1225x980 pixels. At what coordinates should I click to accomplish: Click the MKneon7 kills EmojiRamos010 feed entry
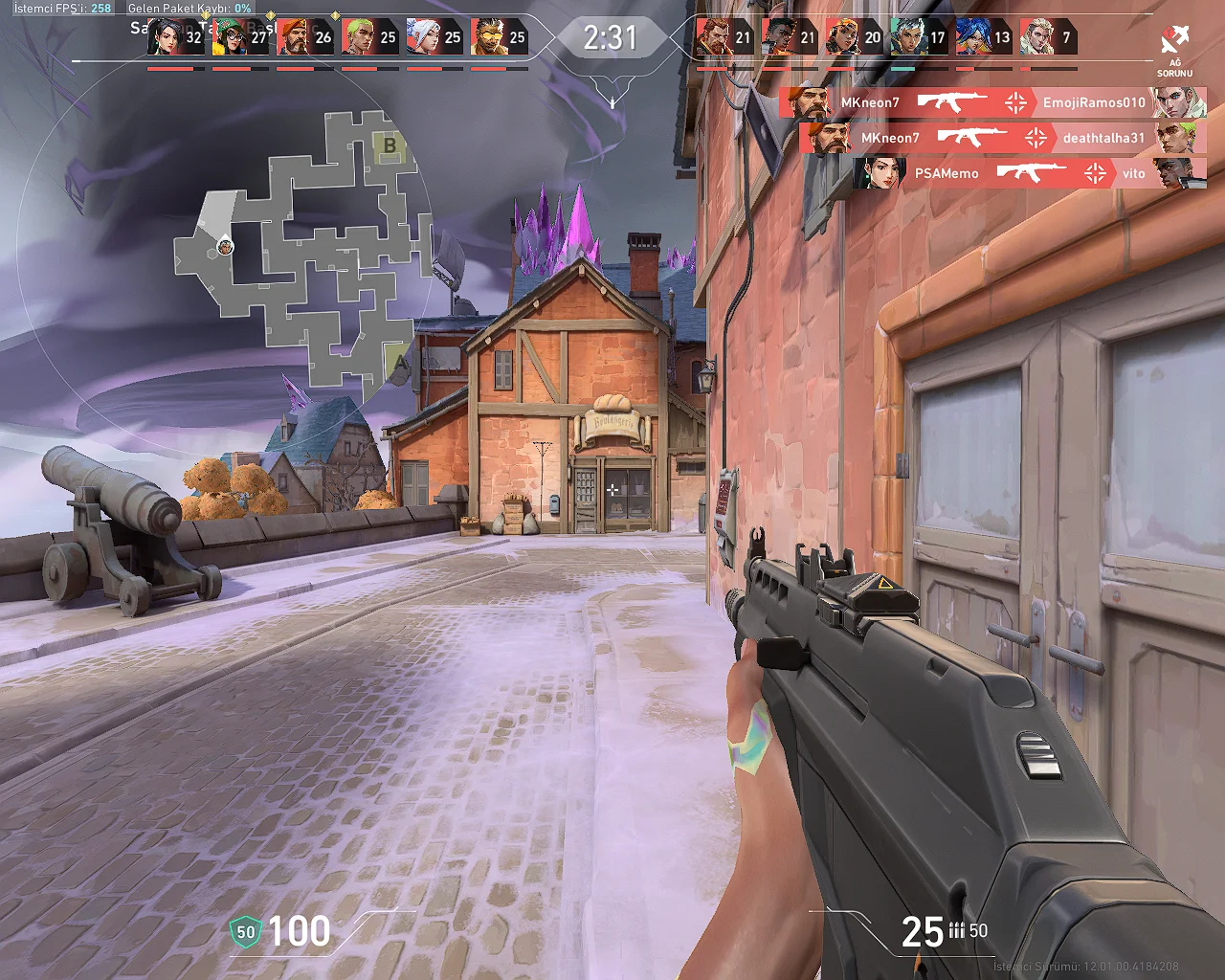[x=991, y=102]
